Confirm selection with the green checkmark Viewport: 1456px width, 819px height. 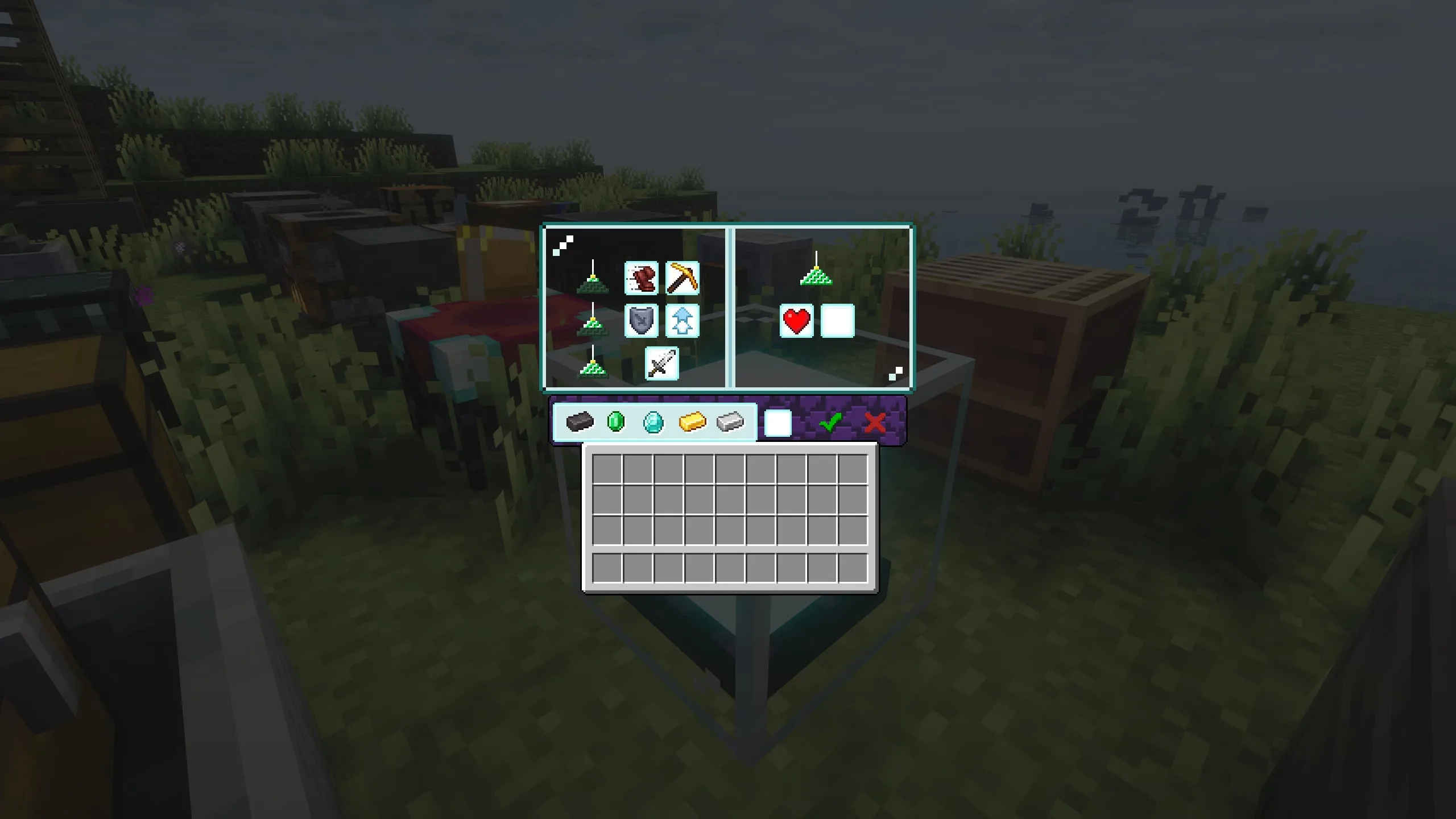tap(833, 422)
